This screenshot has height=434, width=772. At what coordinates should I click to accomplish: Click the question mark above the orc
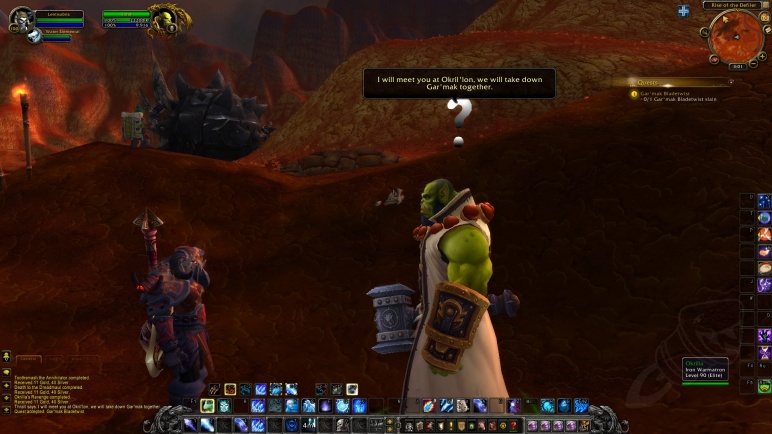coord(459,118)
